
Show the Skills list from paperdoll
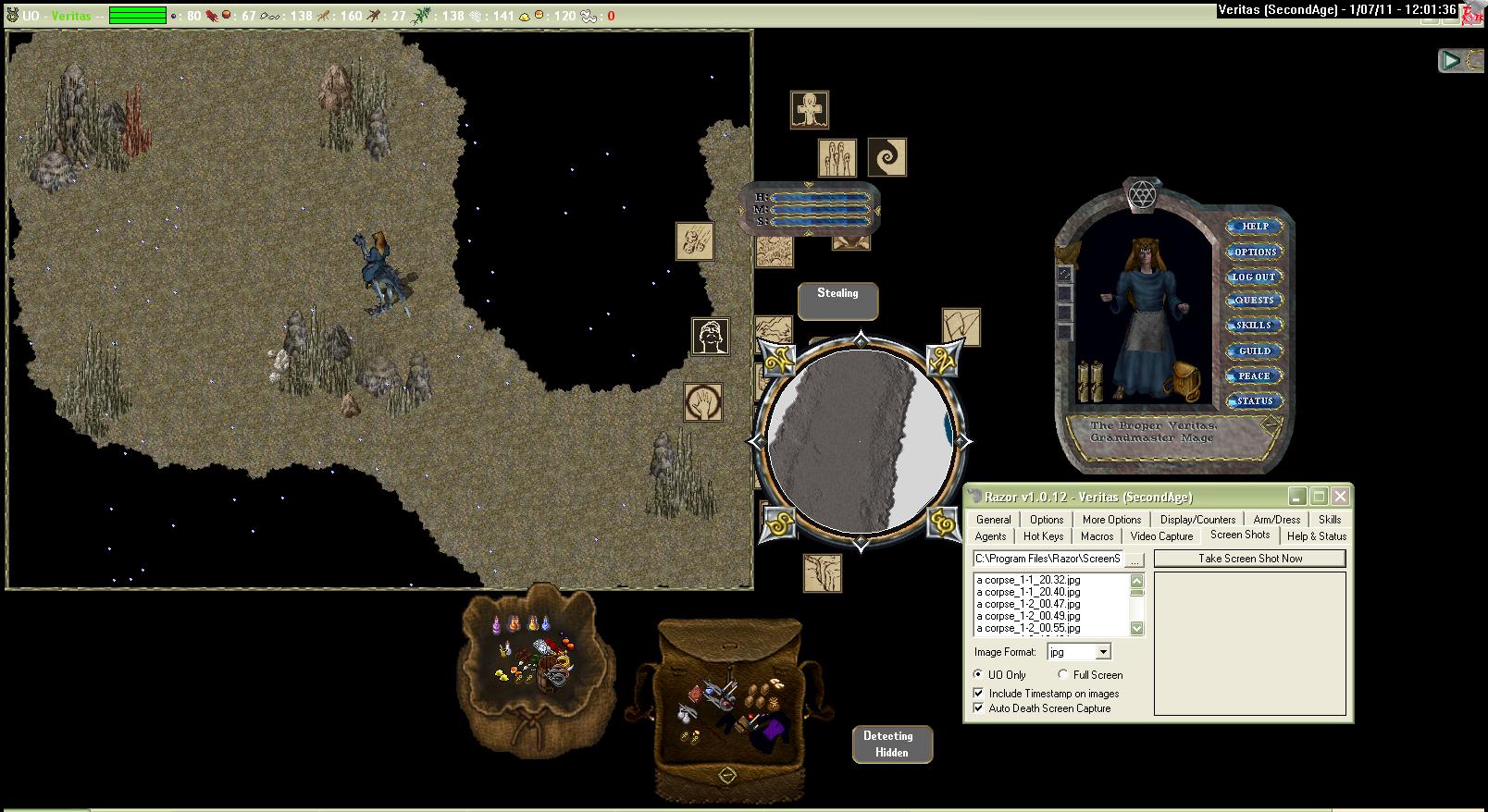(x=1254, y=326)
